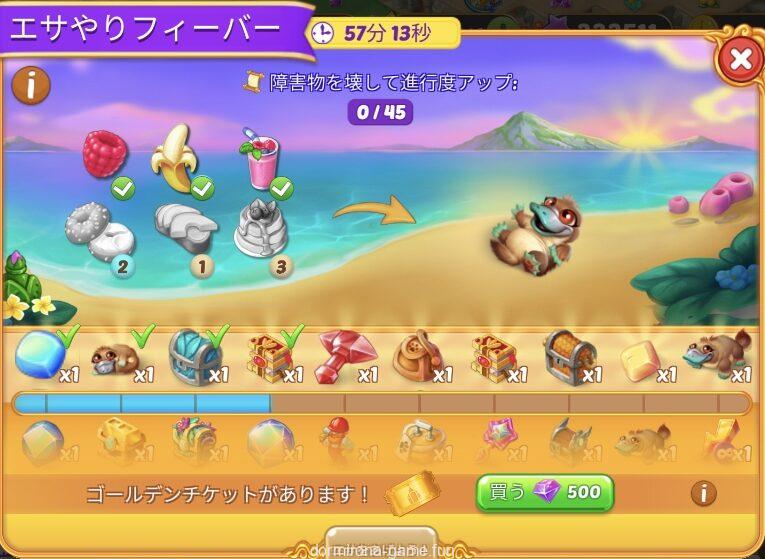This screenshot has height=559, width=765.
Task: Open the event info button
Action: (x=31, y=86)
